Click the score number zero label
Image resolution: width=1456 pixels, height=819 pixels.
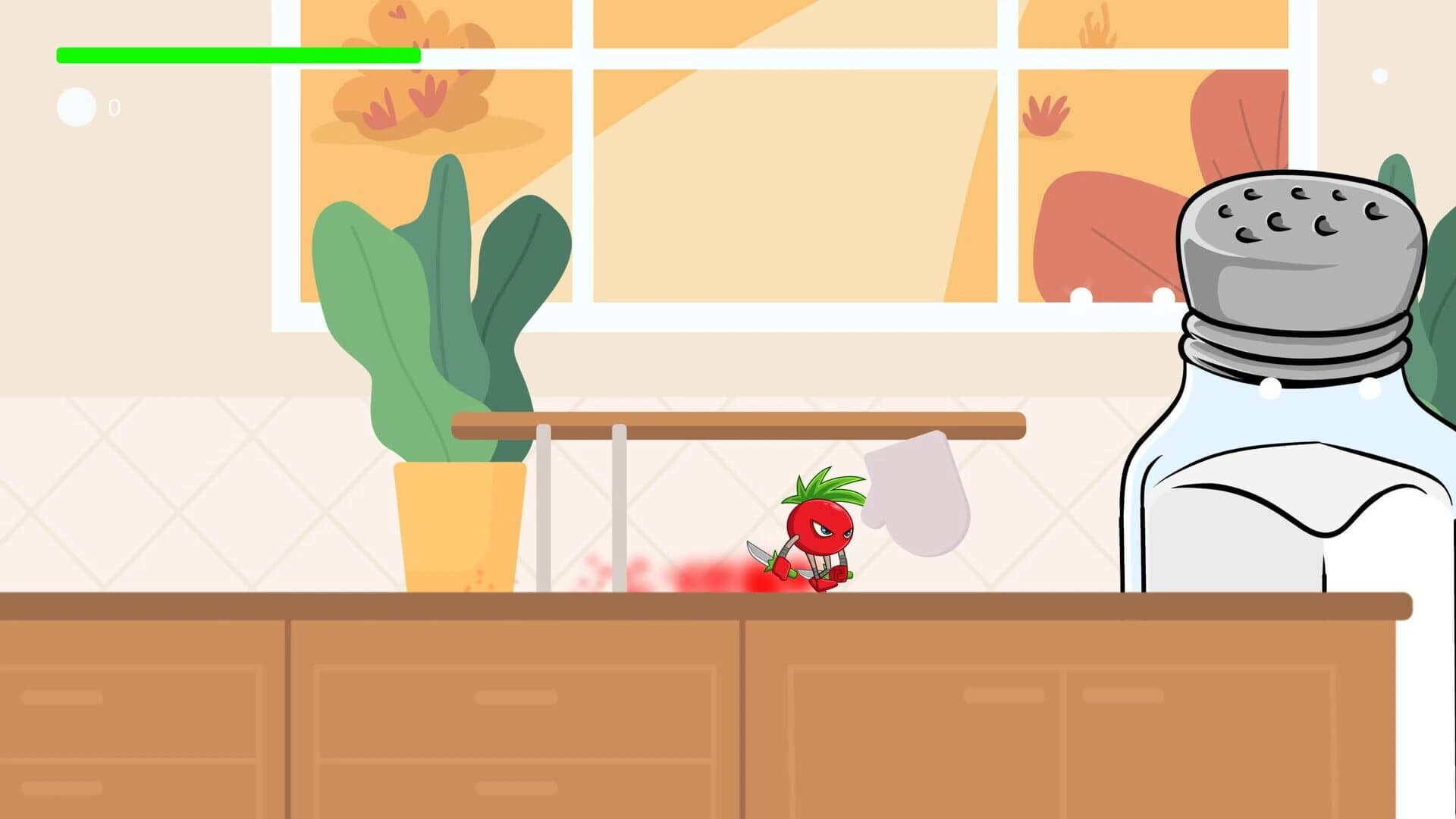point(115,107)
